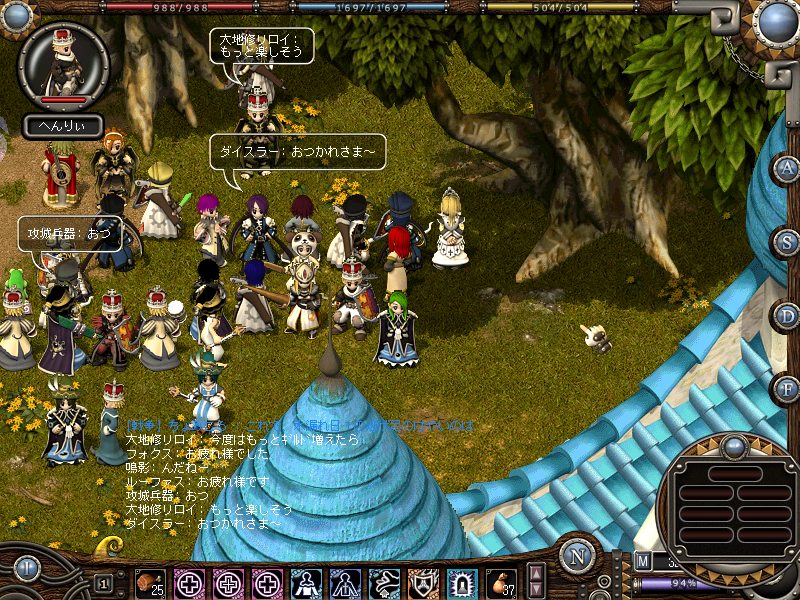This screenshot has height=600, width=800.
Task: Use the pouch item with 37 count
Action: pos(502,582)
